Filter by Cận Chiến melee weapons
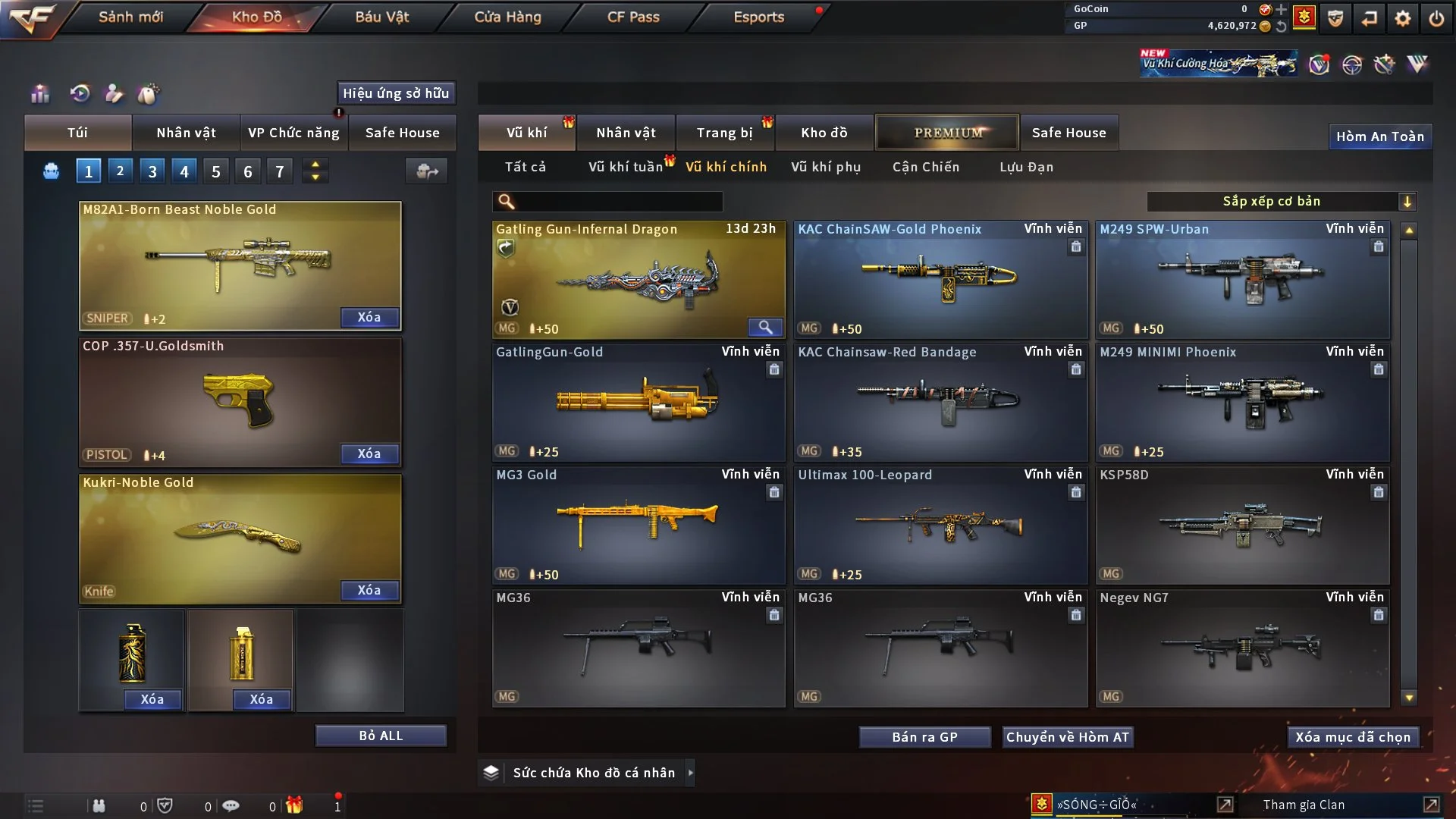 [925, 167]
